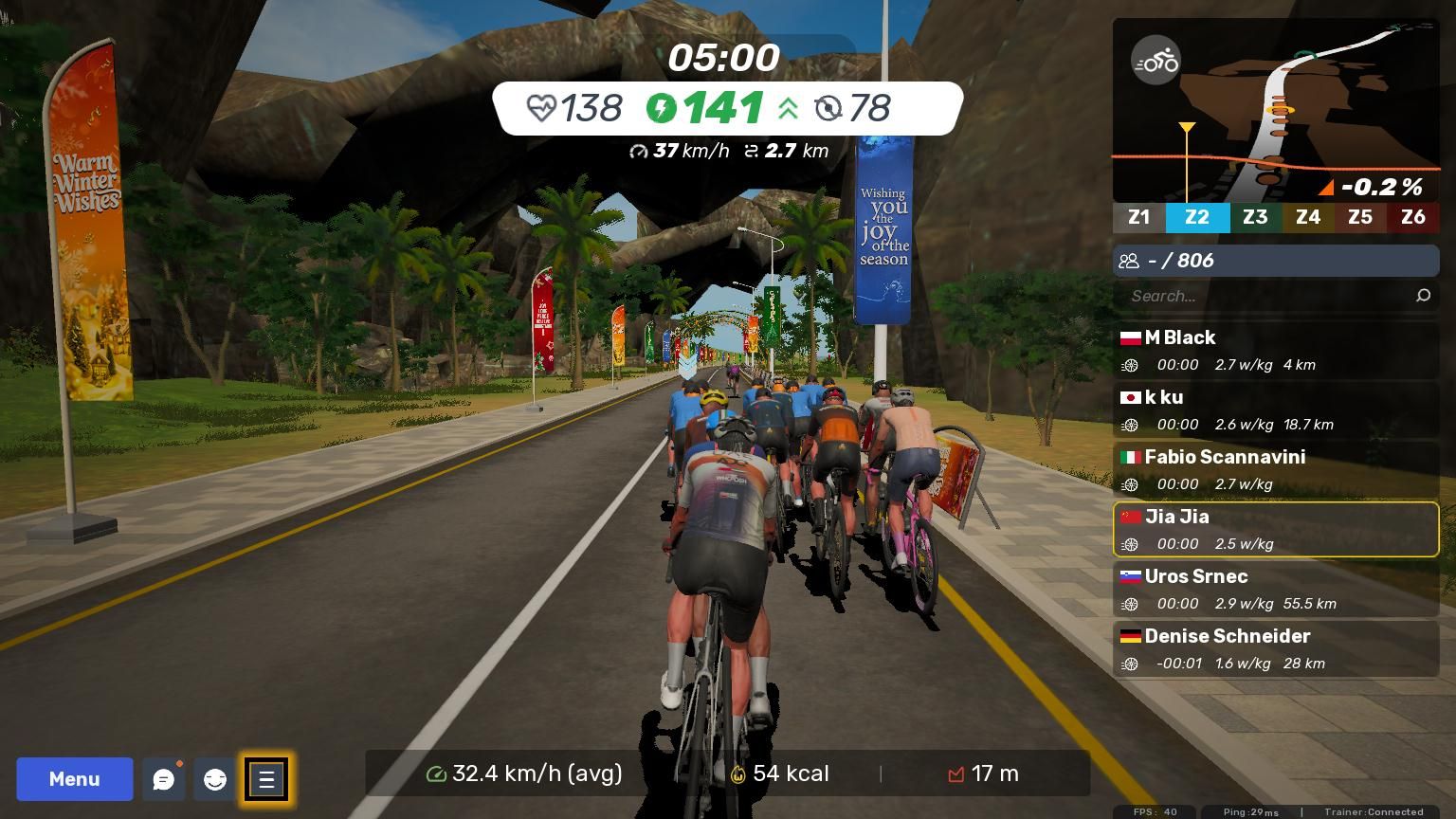The height and width of the screenshot is (819, 1456).
Task: Select rider M Black in the list
Action: (1275, 350)
